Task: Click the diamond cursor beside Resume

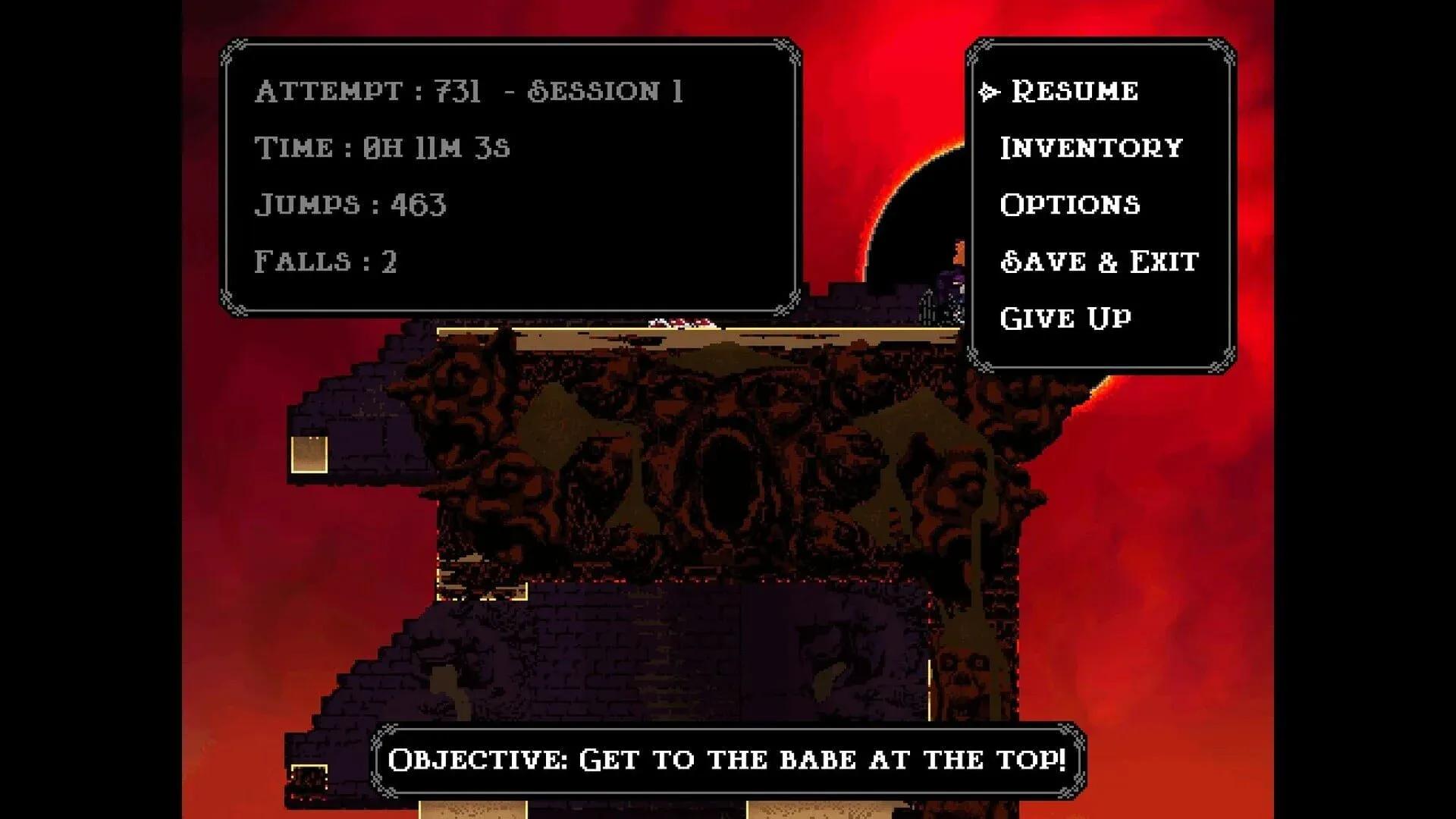Action: click(x=988, y=91)
